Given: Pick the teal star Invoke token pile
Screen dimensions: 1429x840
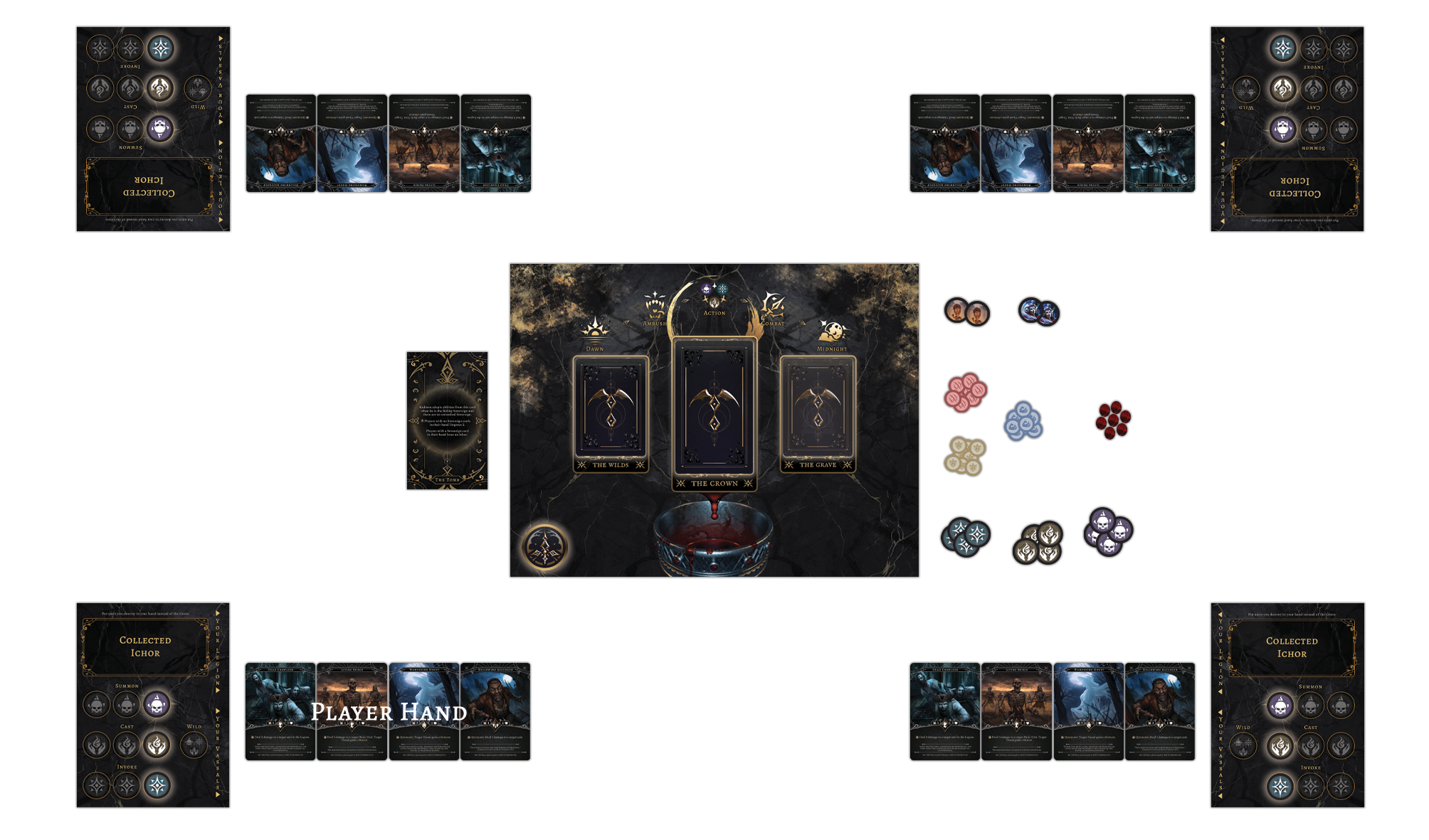Looking at the screenshot, I should click(x=965, y=536).
